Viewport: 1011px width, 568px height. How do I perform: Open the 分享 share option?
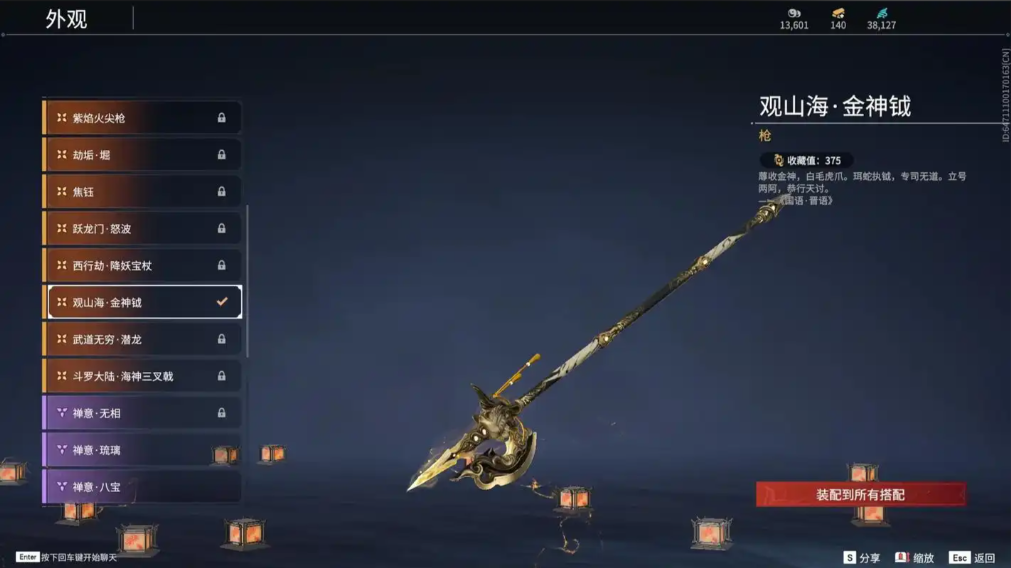pyautogui.click(x=862, y=558)
